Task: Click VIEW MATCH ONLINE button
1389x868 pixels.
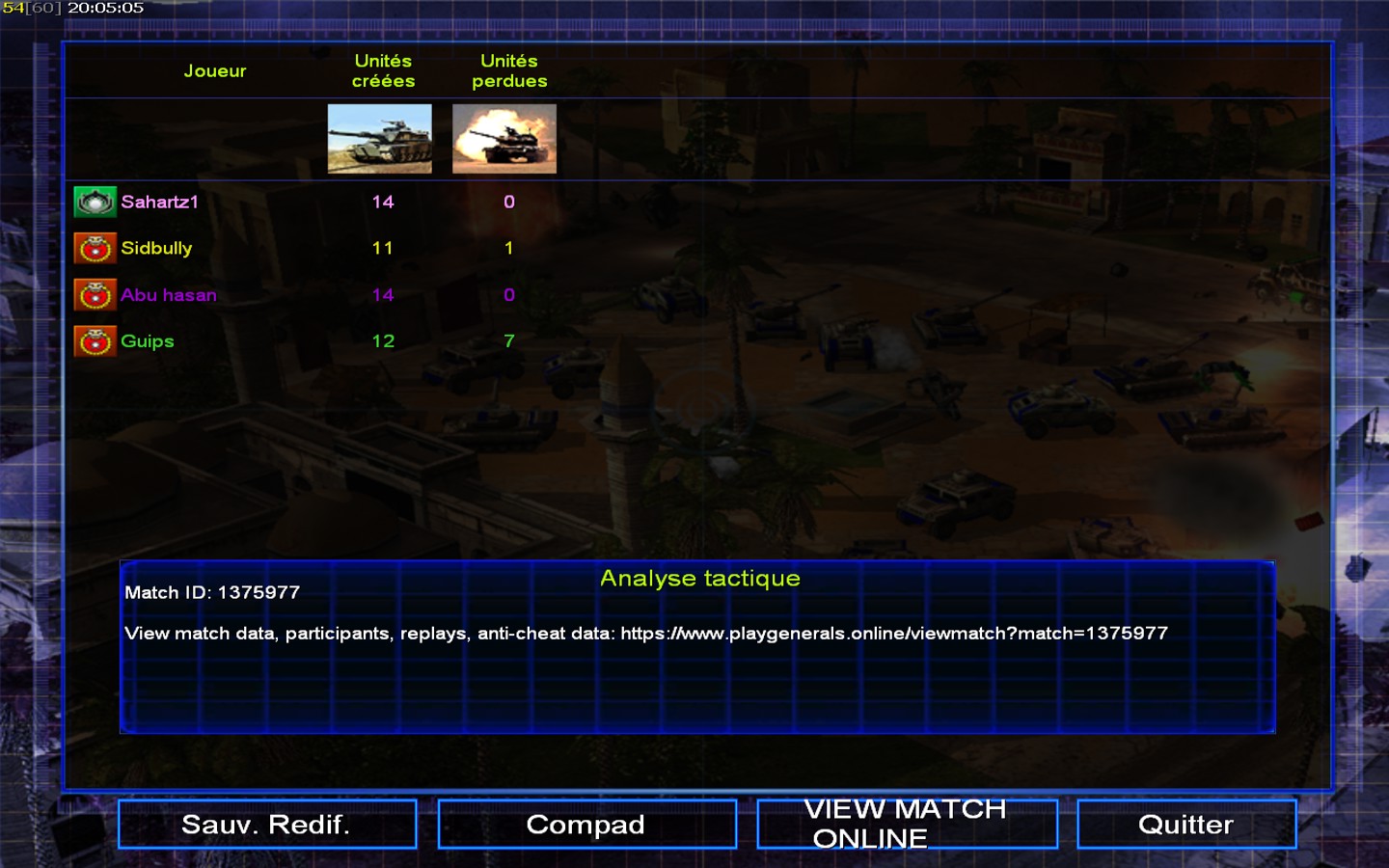Action: tap(907, 825)
